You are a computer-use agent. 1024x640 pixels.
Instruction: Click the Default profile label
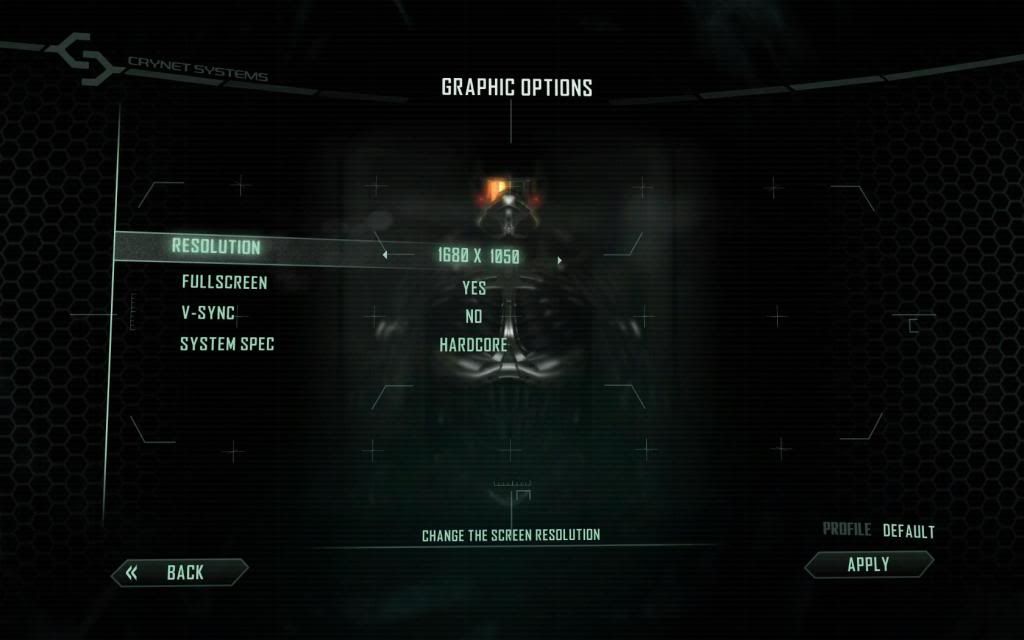908,531
